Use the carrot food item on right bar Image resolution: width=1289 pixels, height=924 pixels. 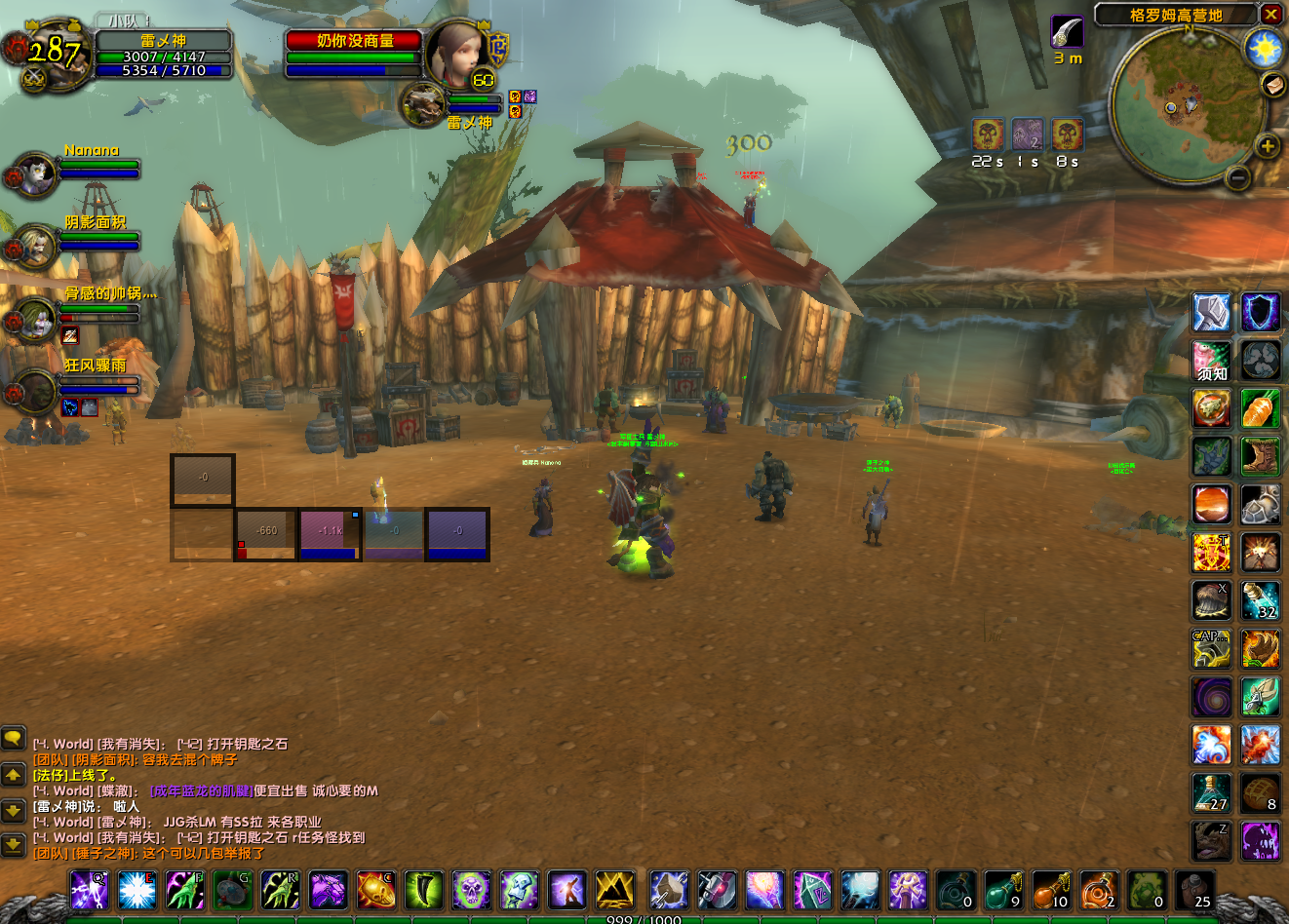click(x=1260, y=408)
